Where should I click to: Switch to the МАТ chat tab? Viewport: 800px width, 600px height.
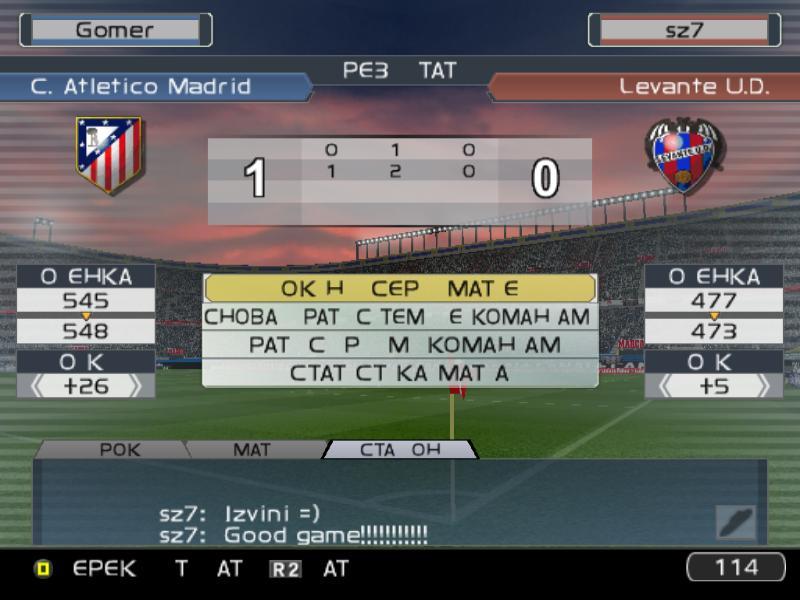tap(252, 450)
